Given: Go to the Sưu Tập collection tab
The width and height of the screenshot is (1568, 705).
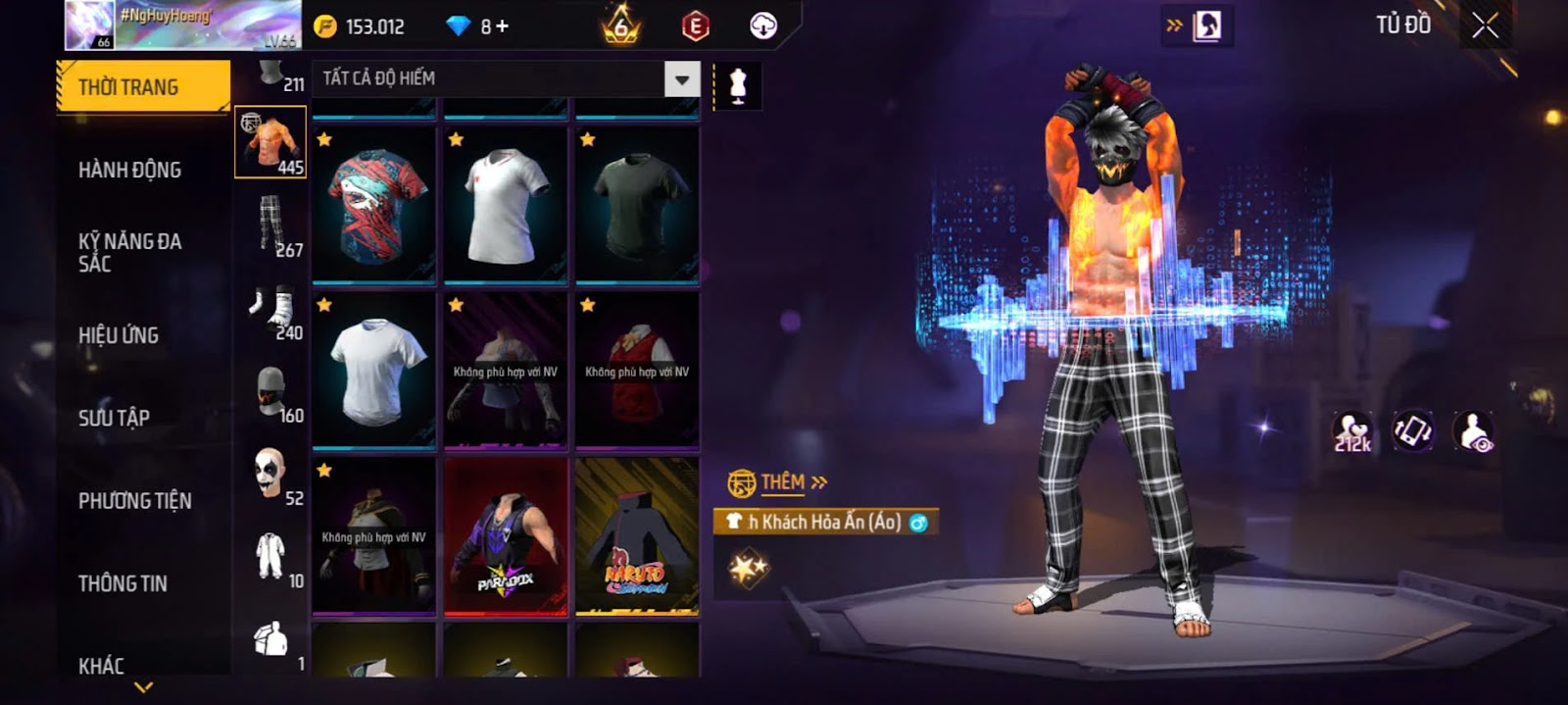Looking at the screenshot, I should tap(114, 418).
